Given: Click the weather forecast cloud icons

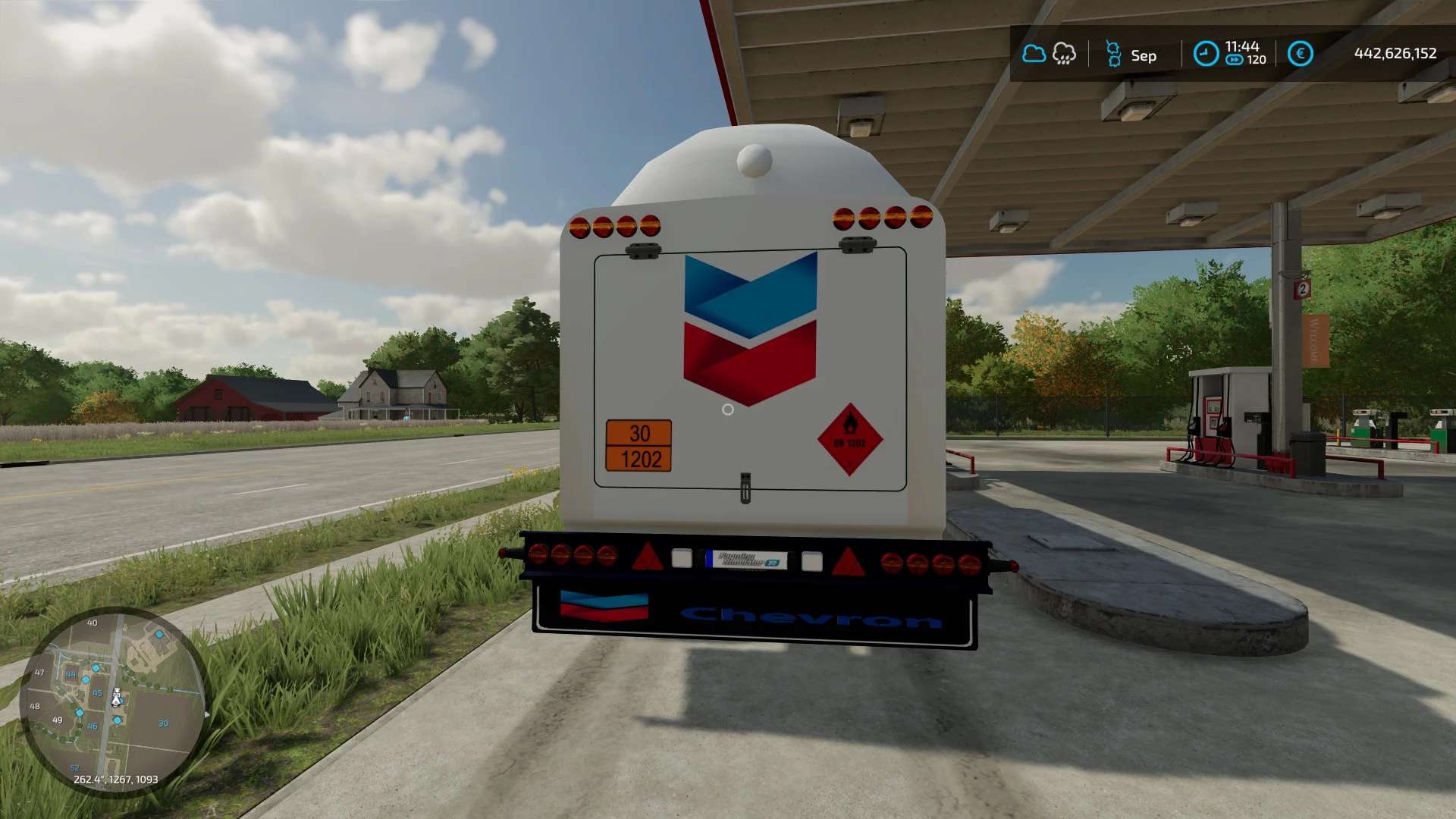Looking at the screenshot, I should [x=1049, y=54].
